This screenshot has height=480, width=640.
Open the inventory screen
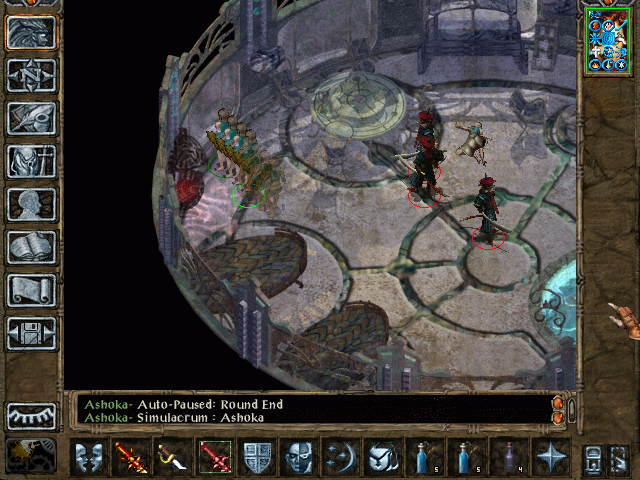click(32, 161)
